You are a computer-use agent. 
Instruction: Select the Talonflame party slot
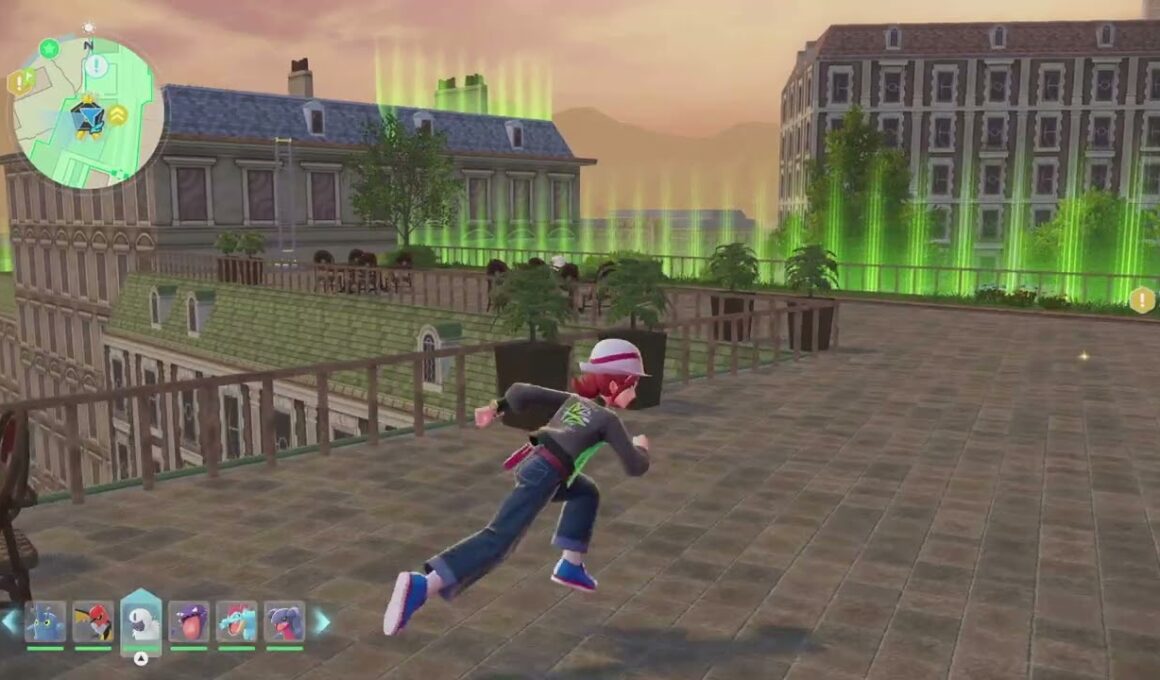click(x=93, y=622)
